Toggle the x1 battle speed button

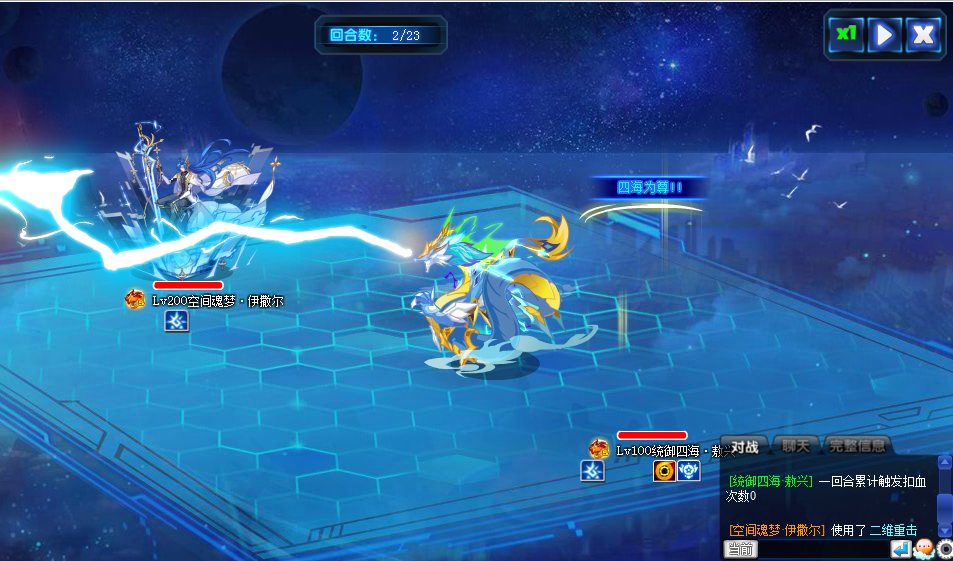pyautogui.click(x=846, y=35)
